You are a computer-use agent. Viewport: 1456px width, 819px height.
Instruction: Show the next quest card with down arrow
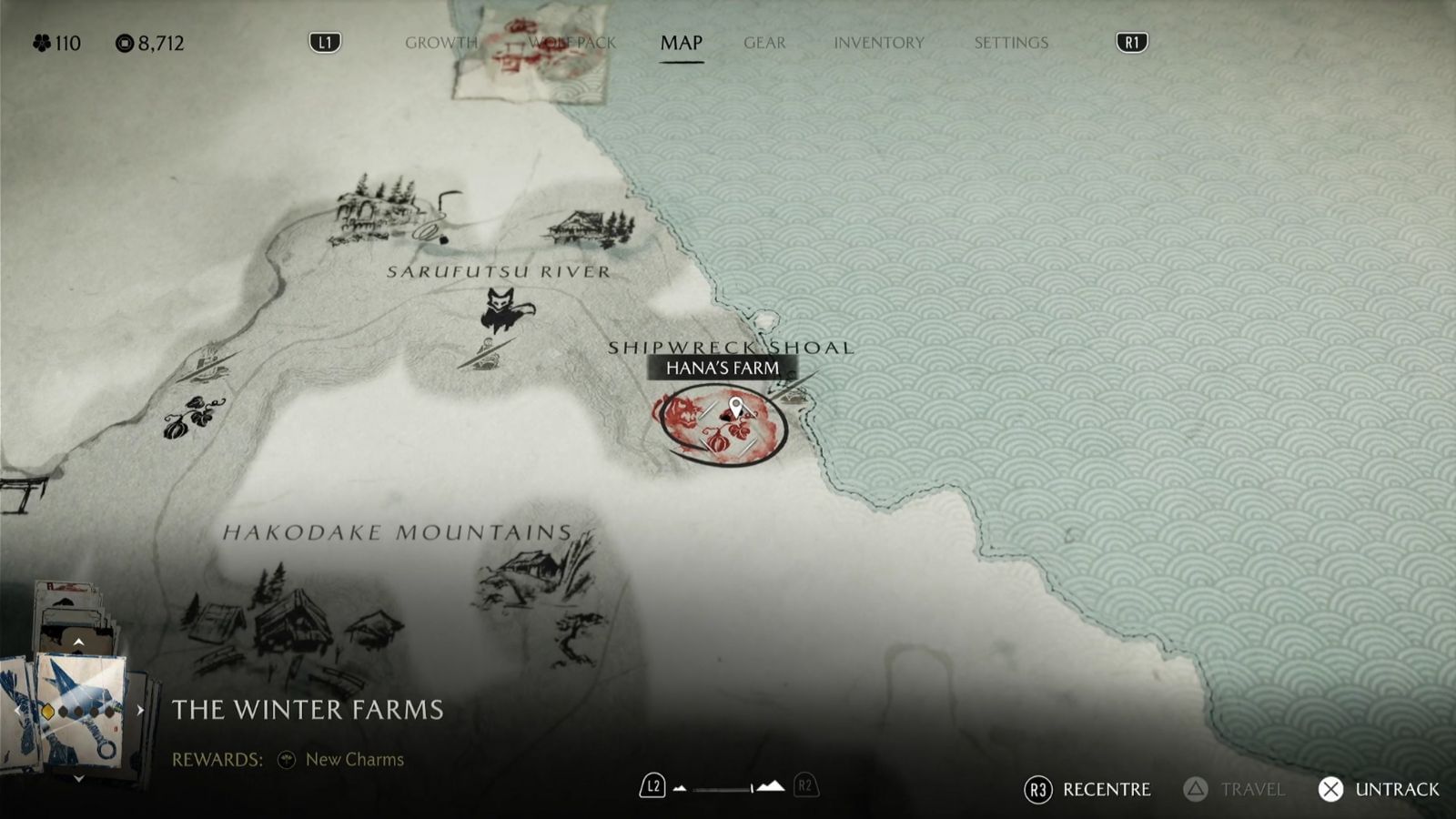coord(79,779)
